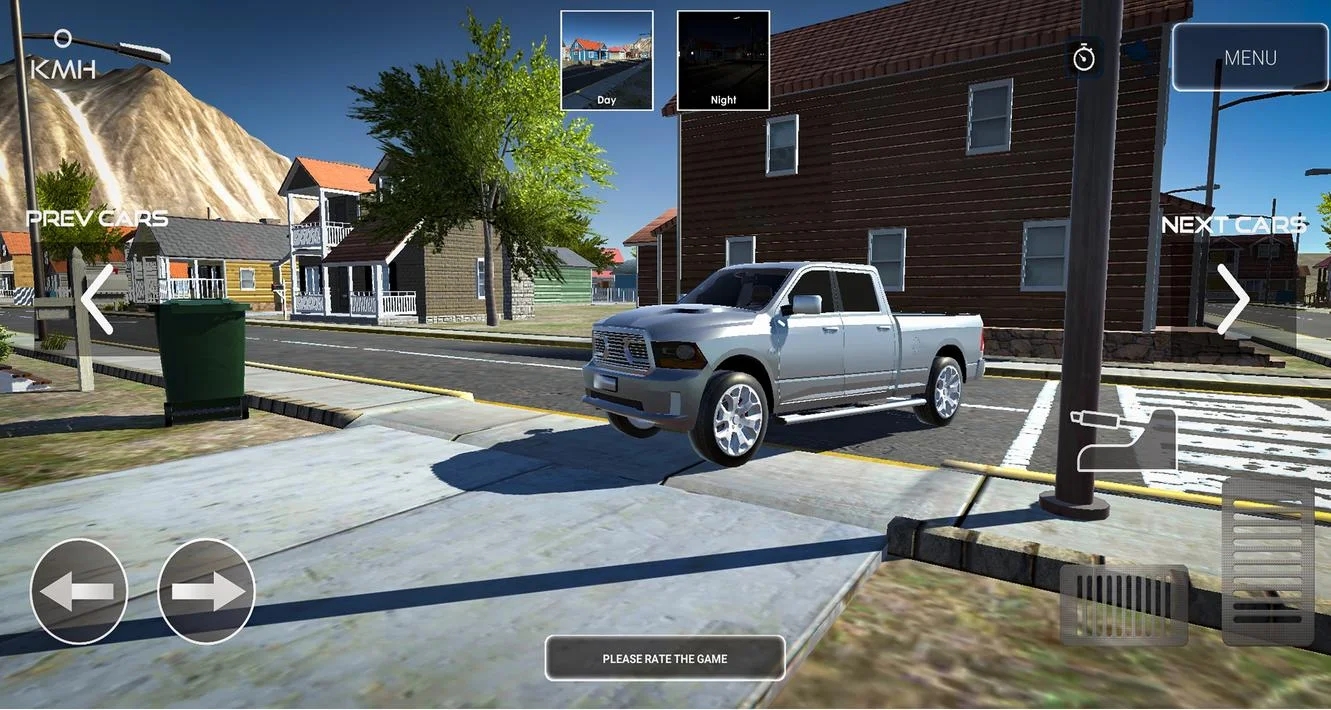Screen dimensions: 1331x710
Task: Engage the handbrake lever icon
Action: pyautogui.click(x=1126, y=440)
